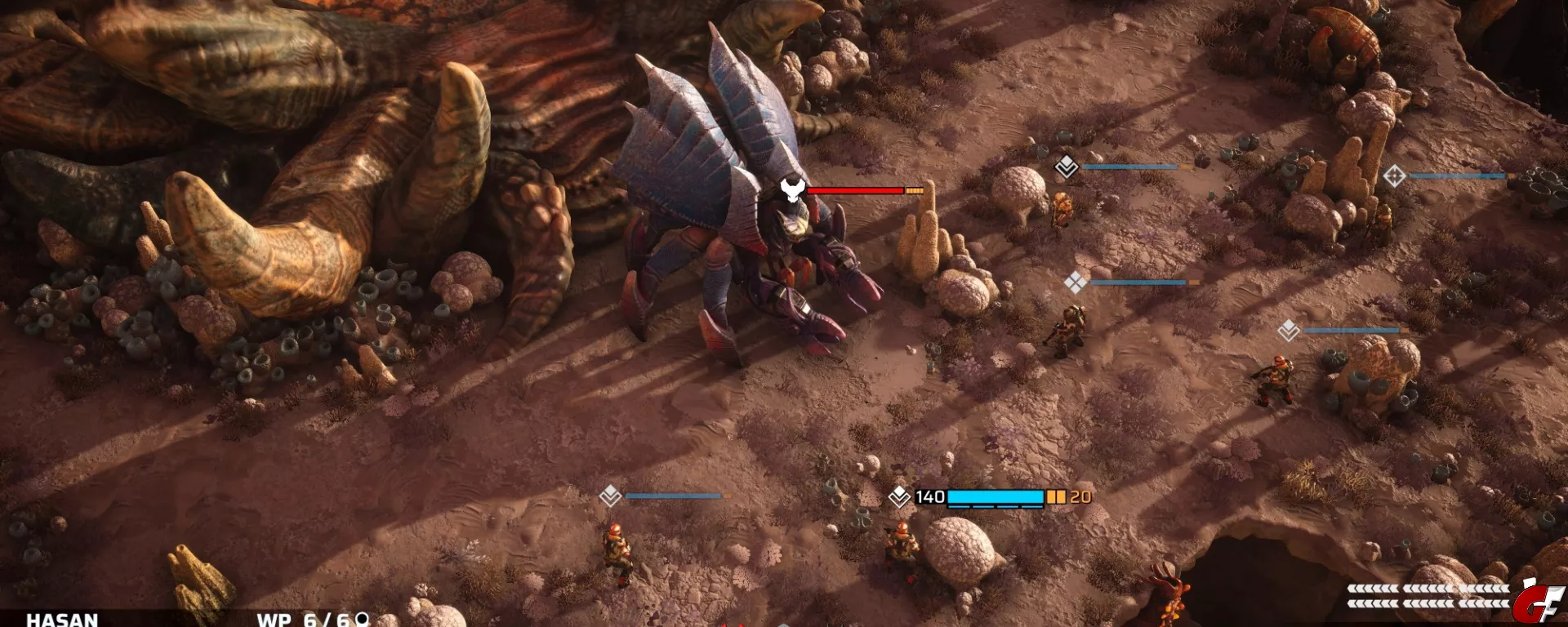Target the enemy's white skull marker

[791, 190]
